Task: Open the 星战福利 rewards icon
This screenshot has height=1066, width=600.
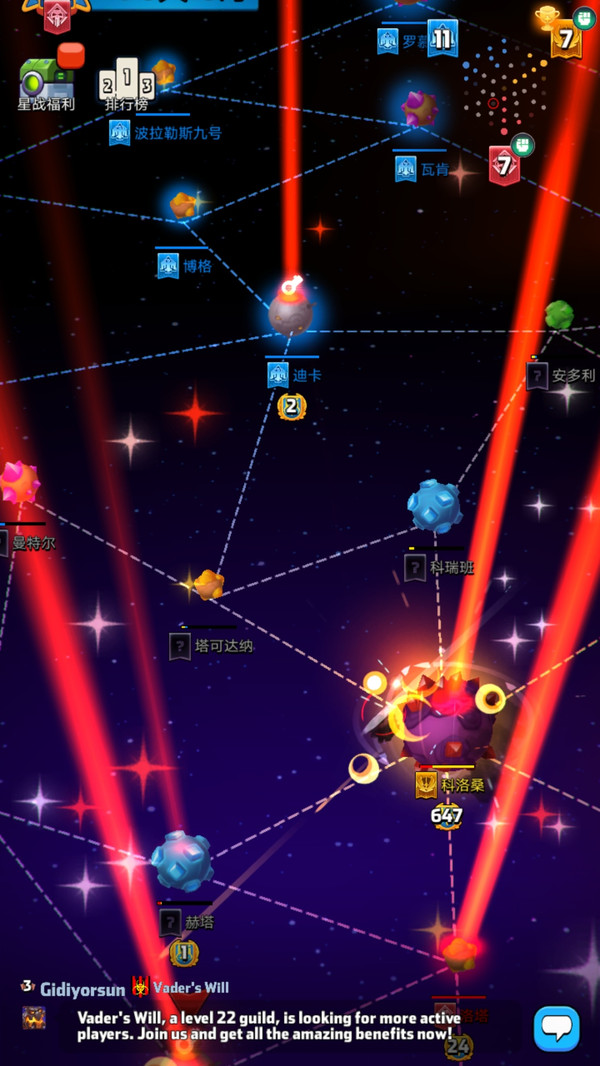Action: click(45, 80)
